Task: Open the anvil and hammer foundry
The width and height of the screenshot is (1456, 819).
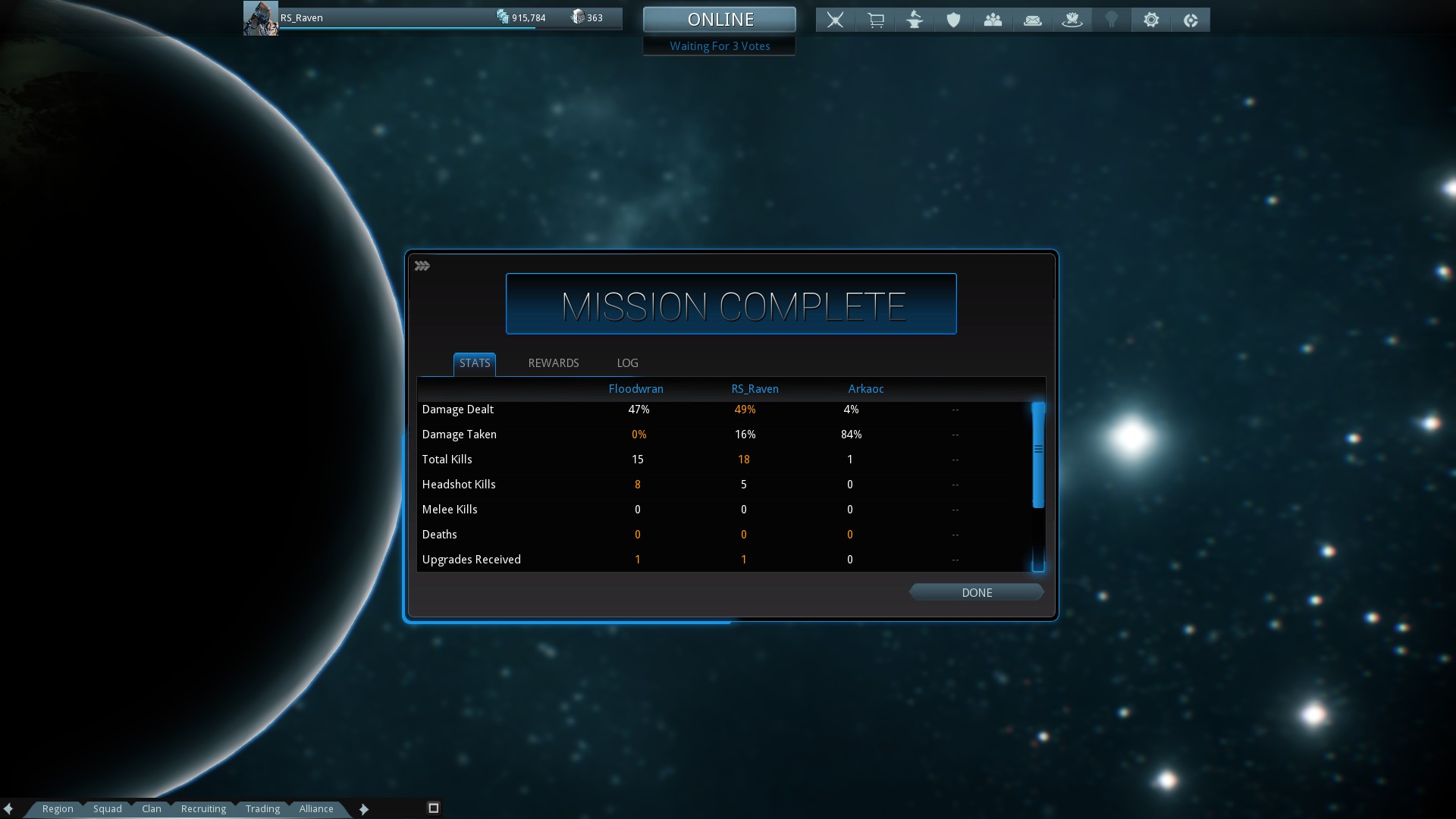Action: pyautogui.click(x=915, y=20)
